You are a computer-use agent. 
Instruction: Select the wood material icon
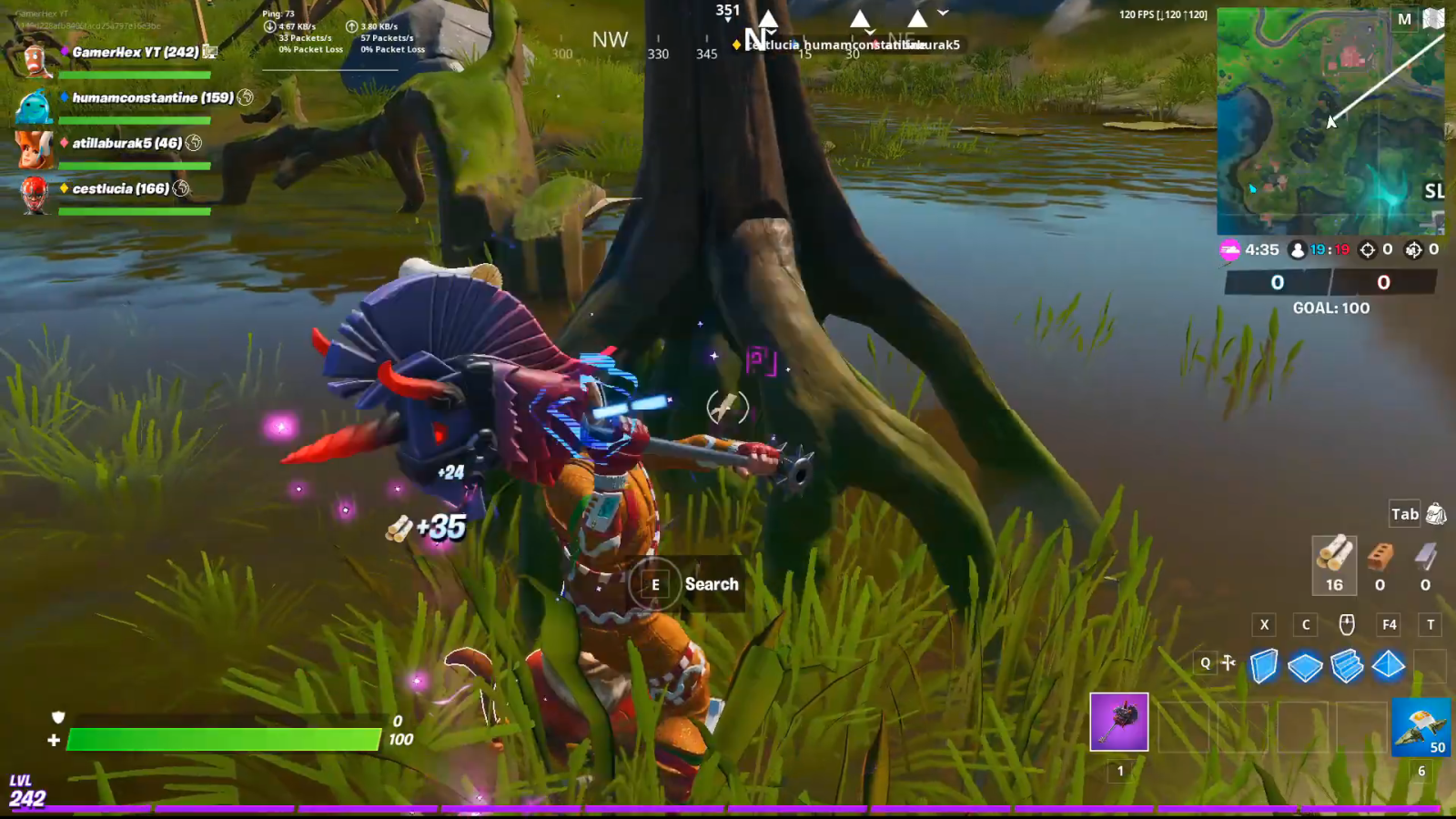pos(1334,555)
